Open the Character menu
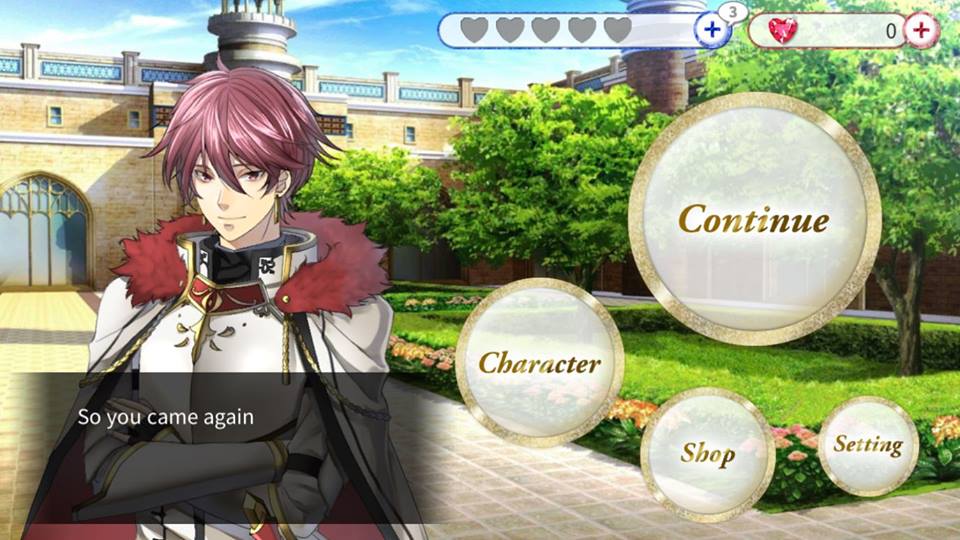 539,363
